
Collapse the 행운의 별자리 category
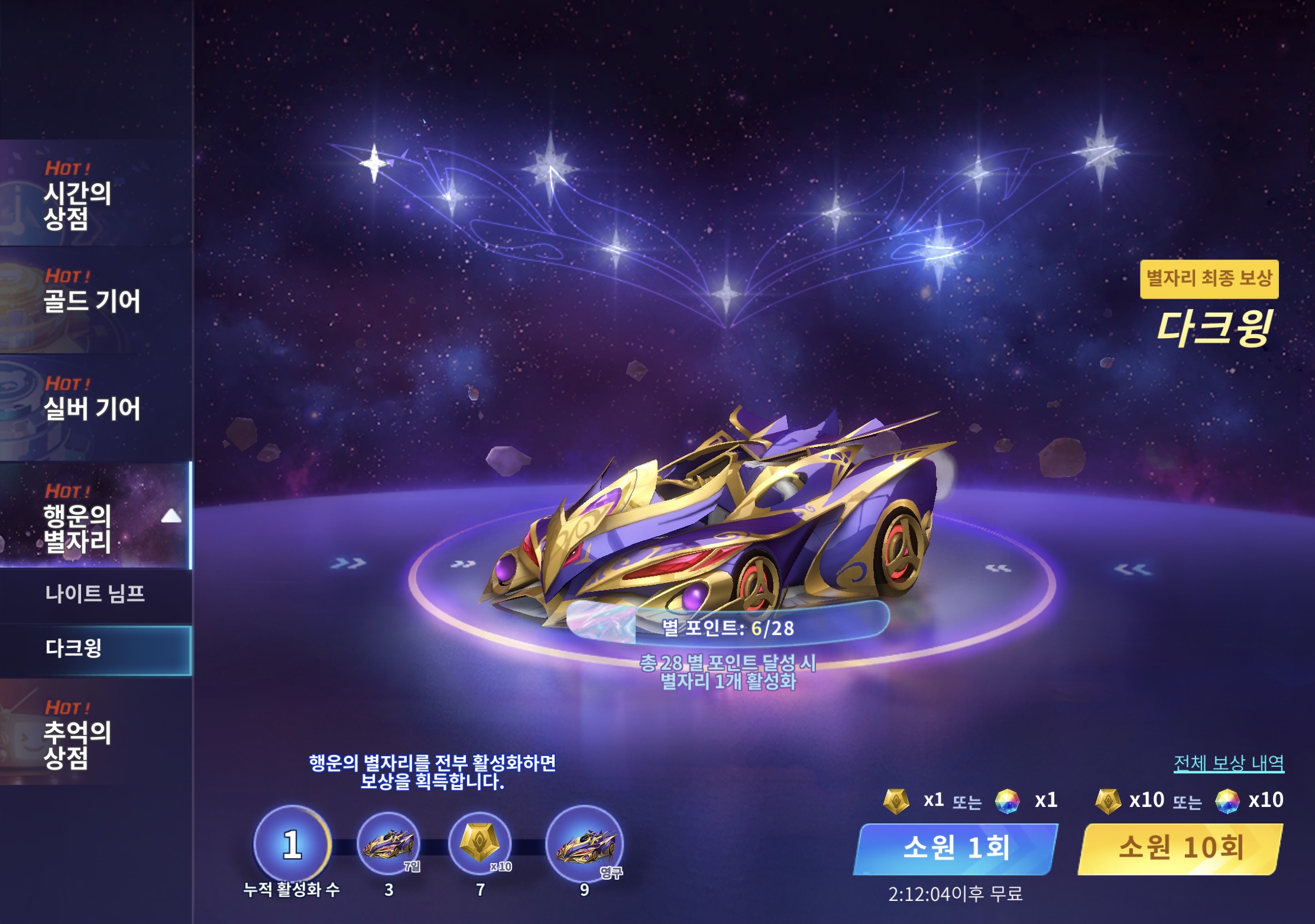click(171, 516)
